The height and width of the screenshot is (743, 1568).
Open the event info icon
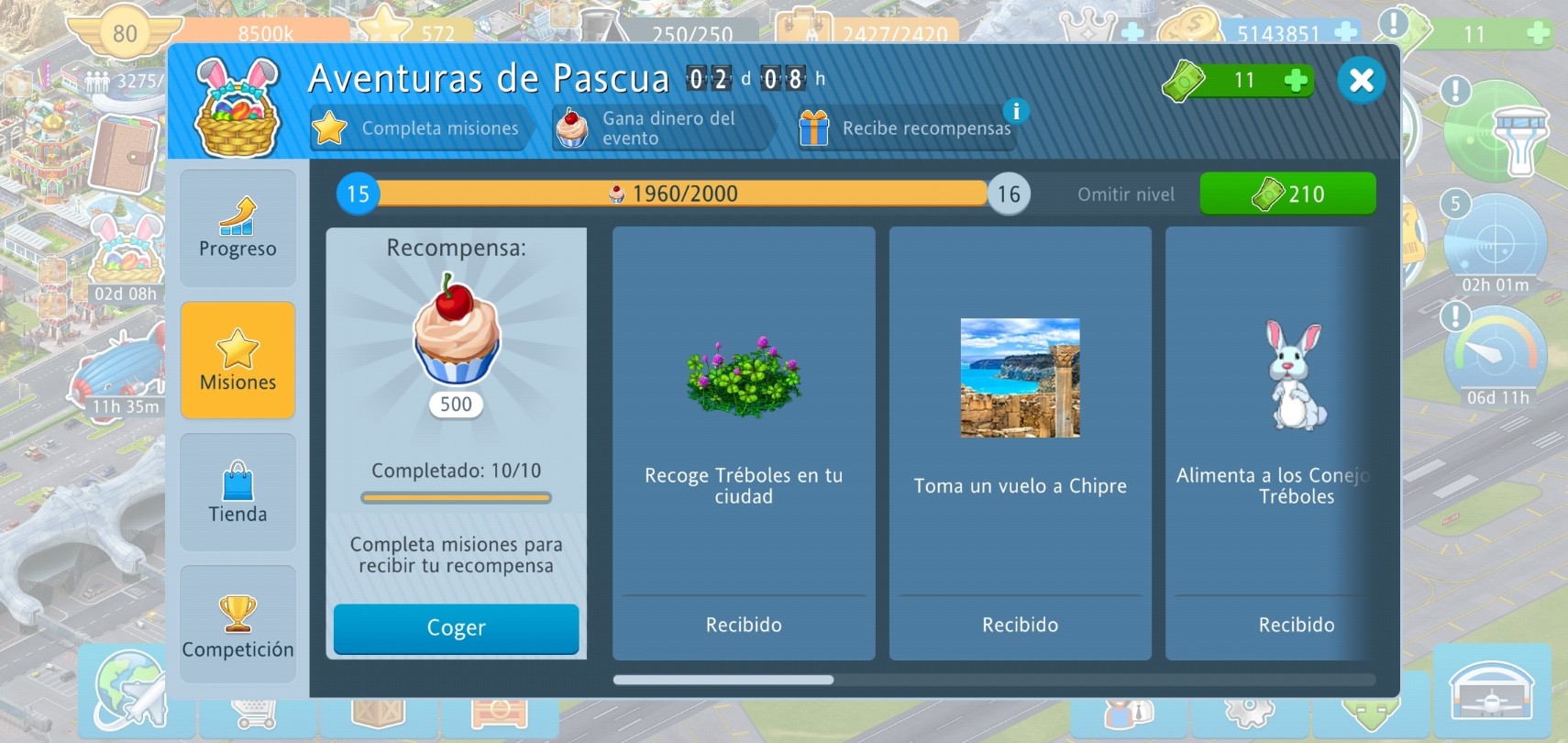(x=1015, y=111)
